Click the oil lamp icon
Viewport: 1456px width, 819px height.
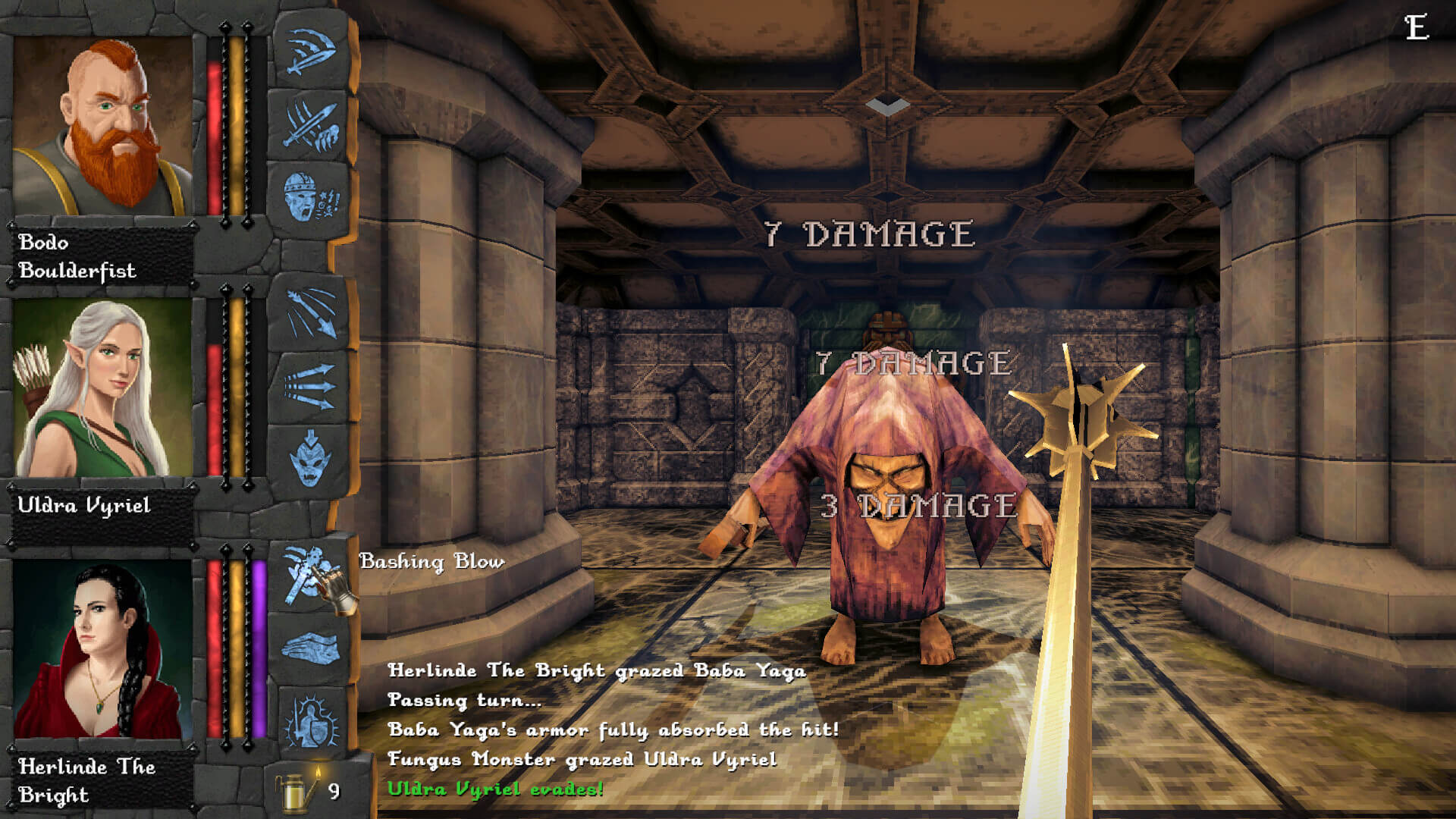pyautogui.click(x=296, y=791)
